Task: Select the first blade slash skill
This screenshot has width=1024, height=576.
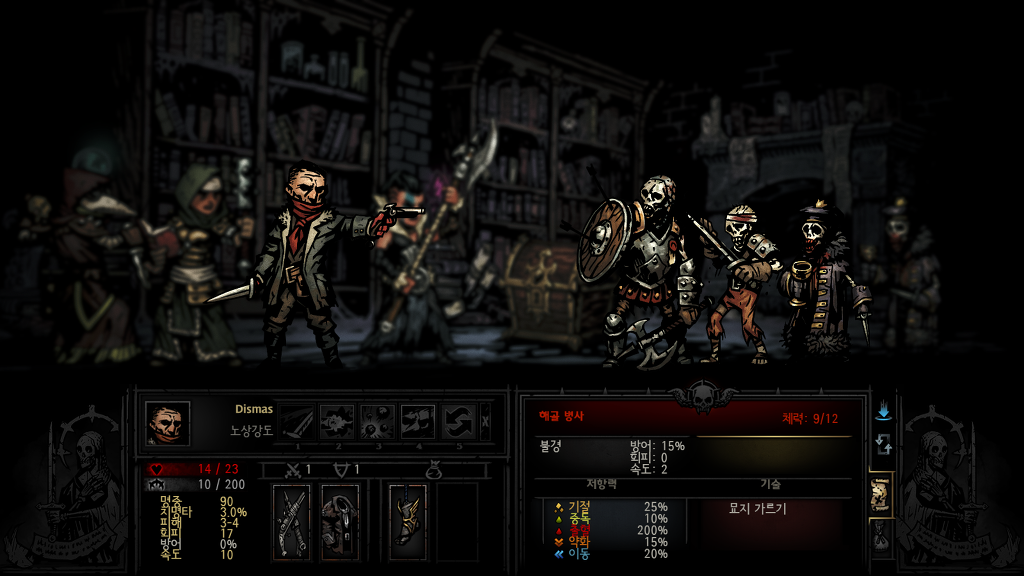Action: click(297, 421)
